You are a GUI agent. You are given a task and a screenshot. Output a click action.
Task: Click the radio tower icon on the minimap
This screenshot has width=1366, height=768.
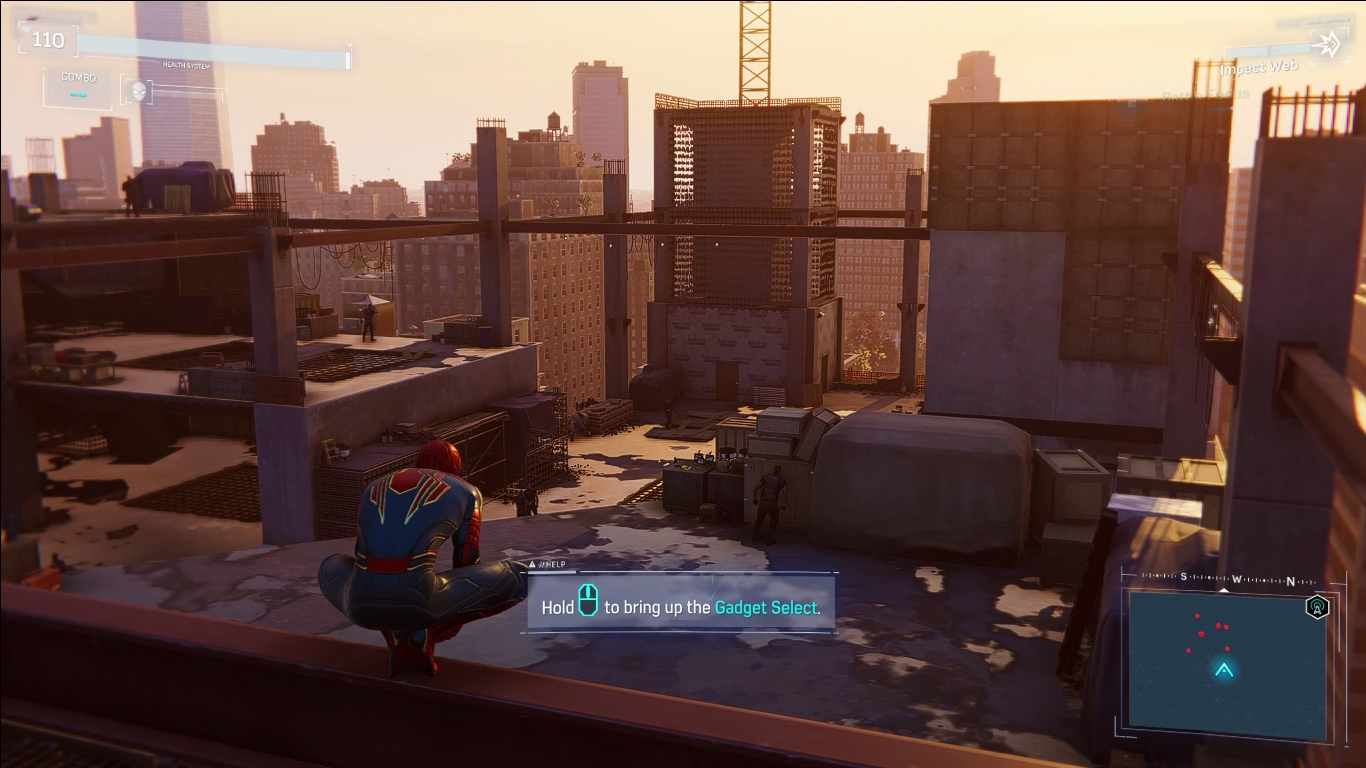coord(1318,607)
